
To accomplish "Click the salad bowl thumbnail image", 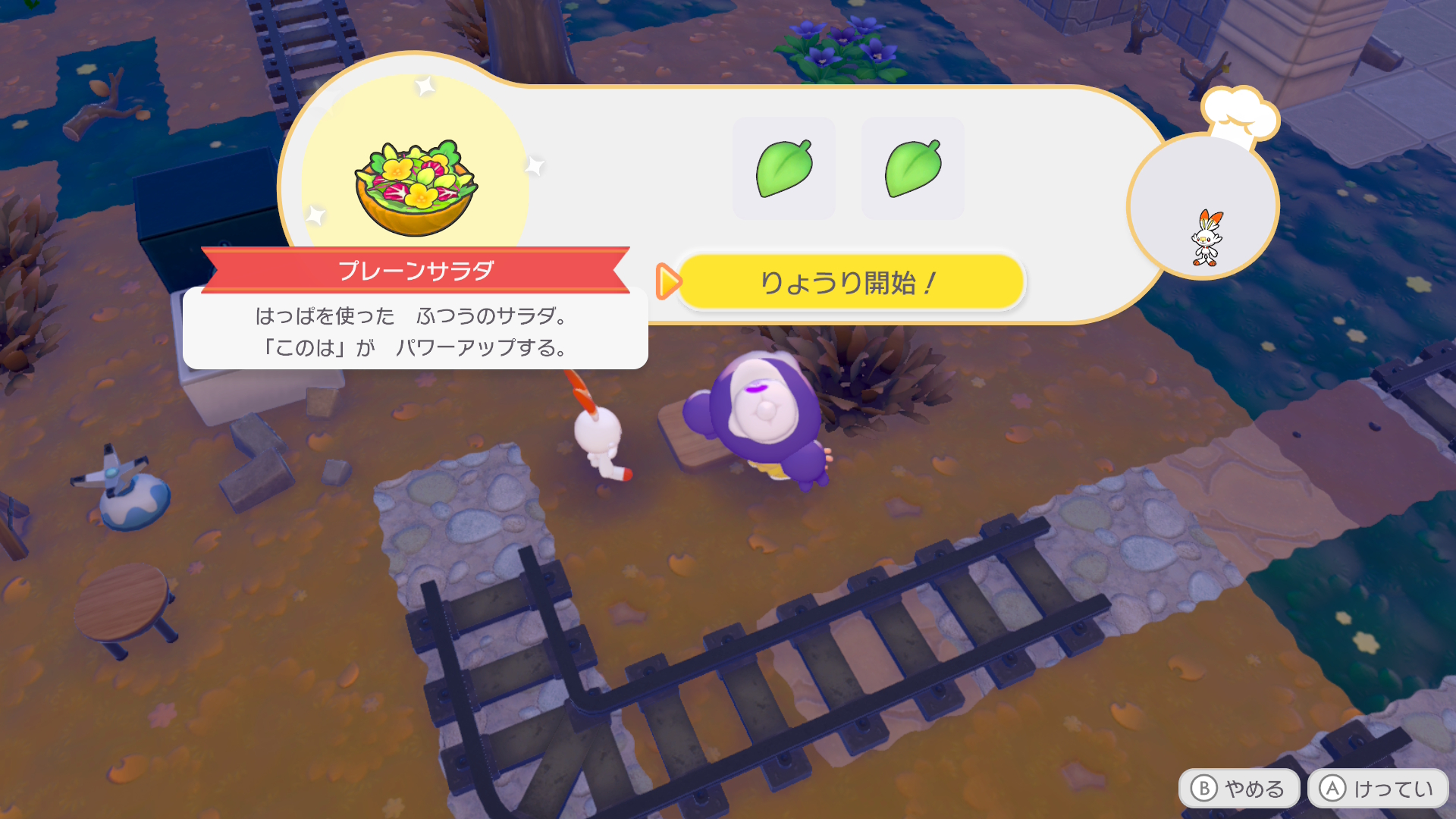I will pos(415,181).
